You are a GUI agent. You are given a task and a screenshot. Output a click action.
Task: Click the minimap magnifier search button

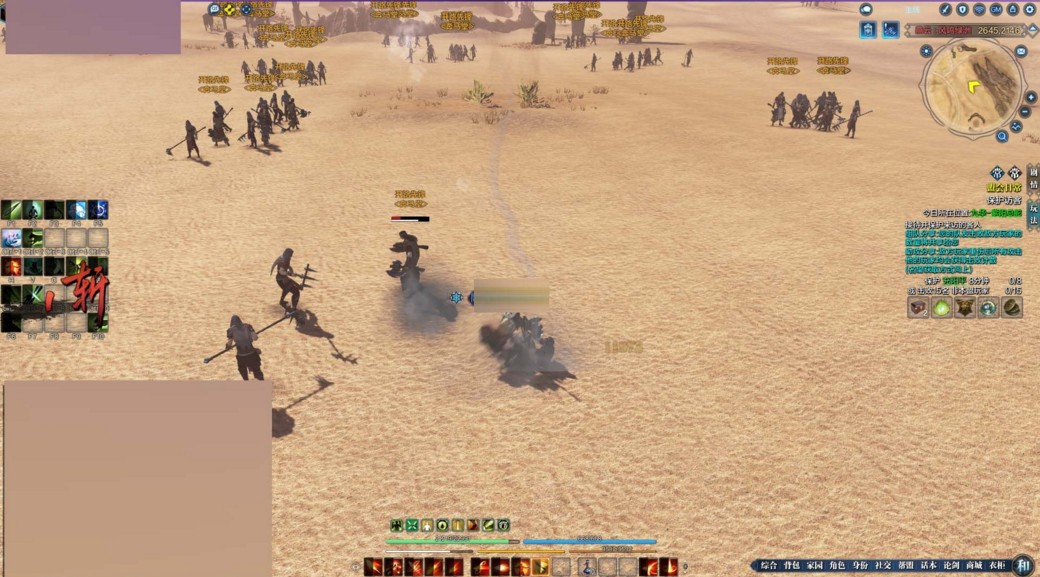[x=1001, y=137]
